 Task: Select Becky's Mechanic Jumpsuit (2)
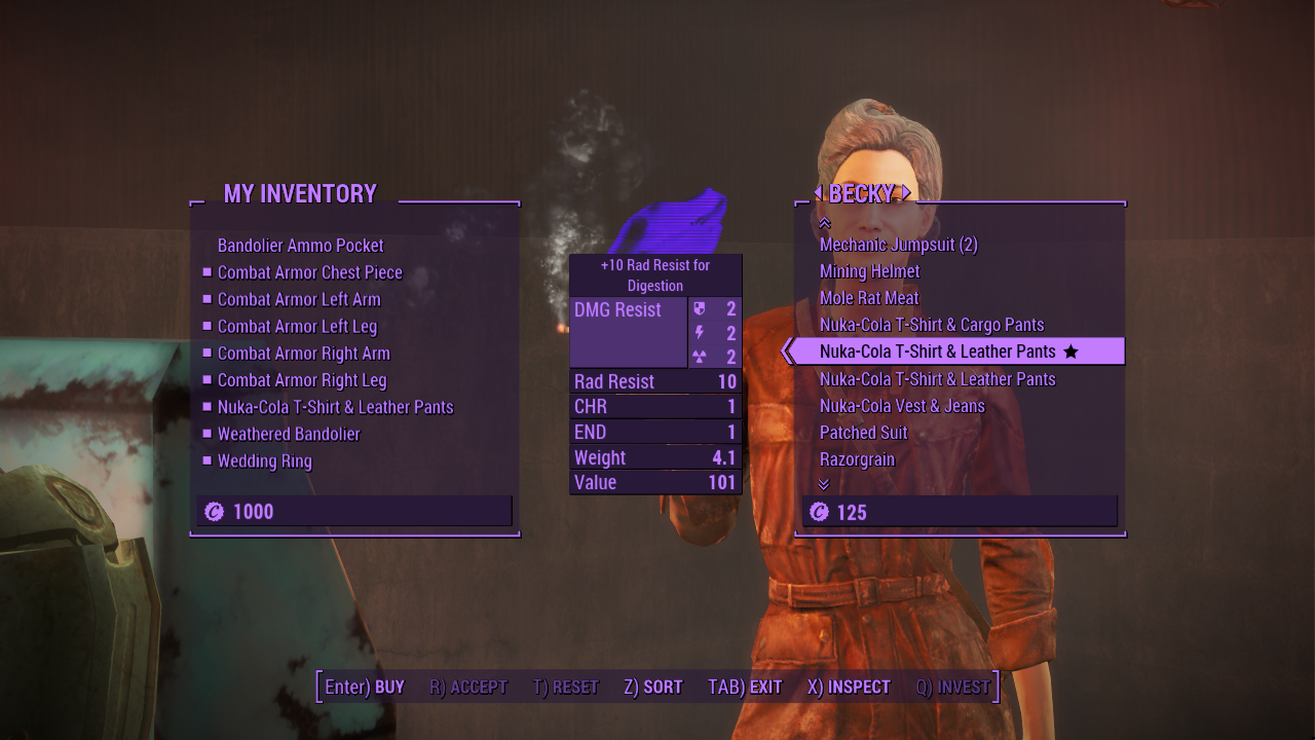click(x=898, y=245)
